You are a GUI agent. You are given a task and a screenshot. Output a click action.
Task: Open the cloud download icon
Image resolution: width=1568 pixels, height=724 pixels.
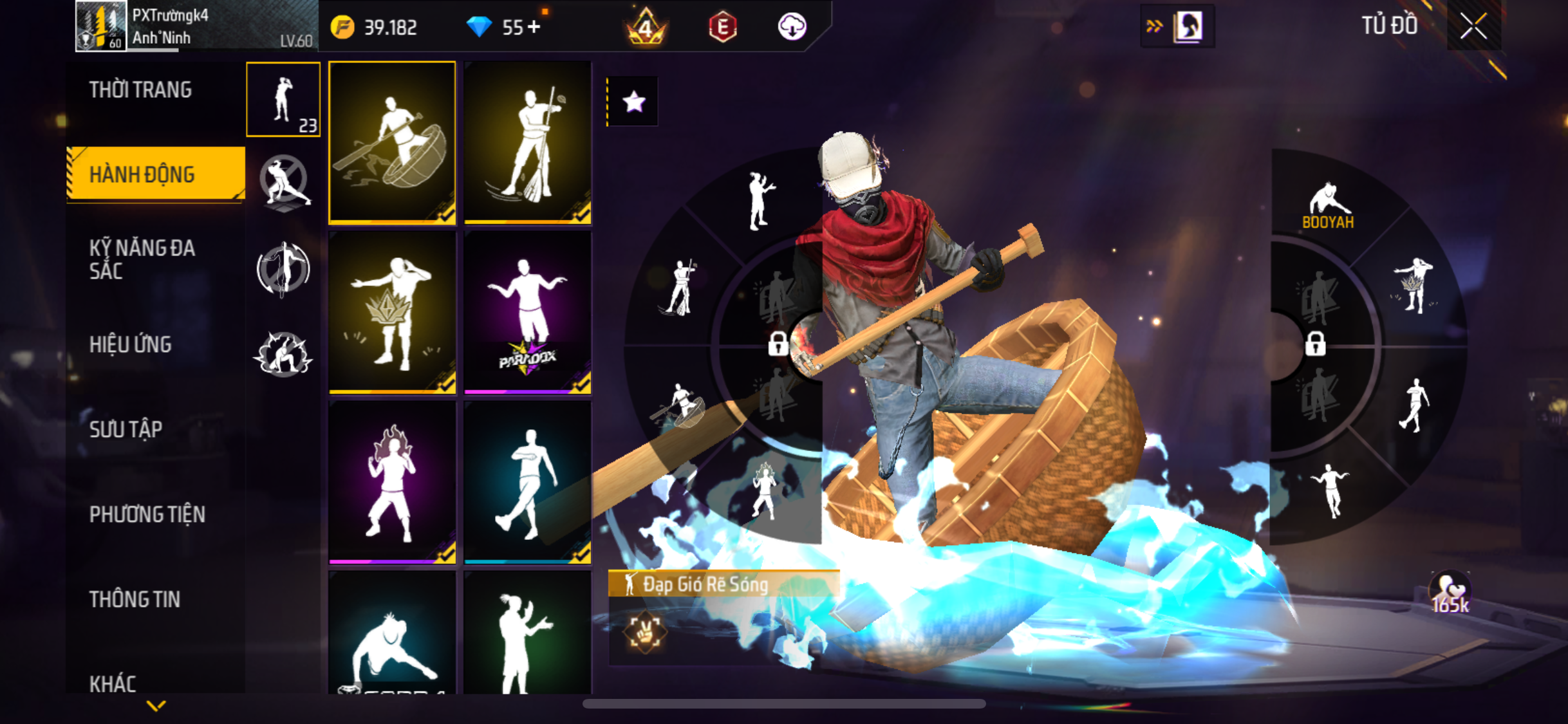(x=792, y=27)
